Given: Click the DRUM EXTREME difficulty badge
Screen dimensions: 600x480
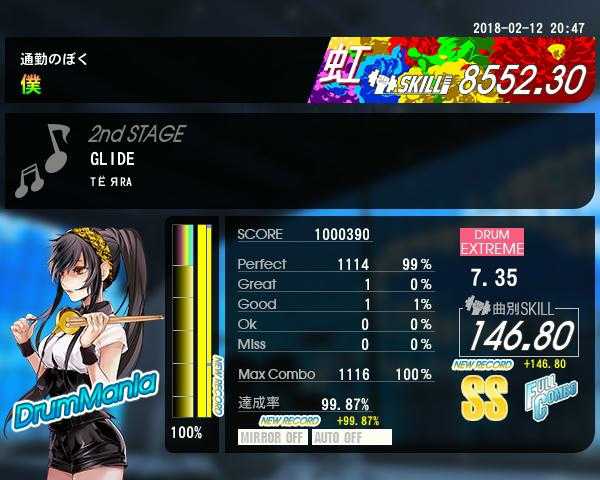Looking at the screenshot, I should click(491, 241).
